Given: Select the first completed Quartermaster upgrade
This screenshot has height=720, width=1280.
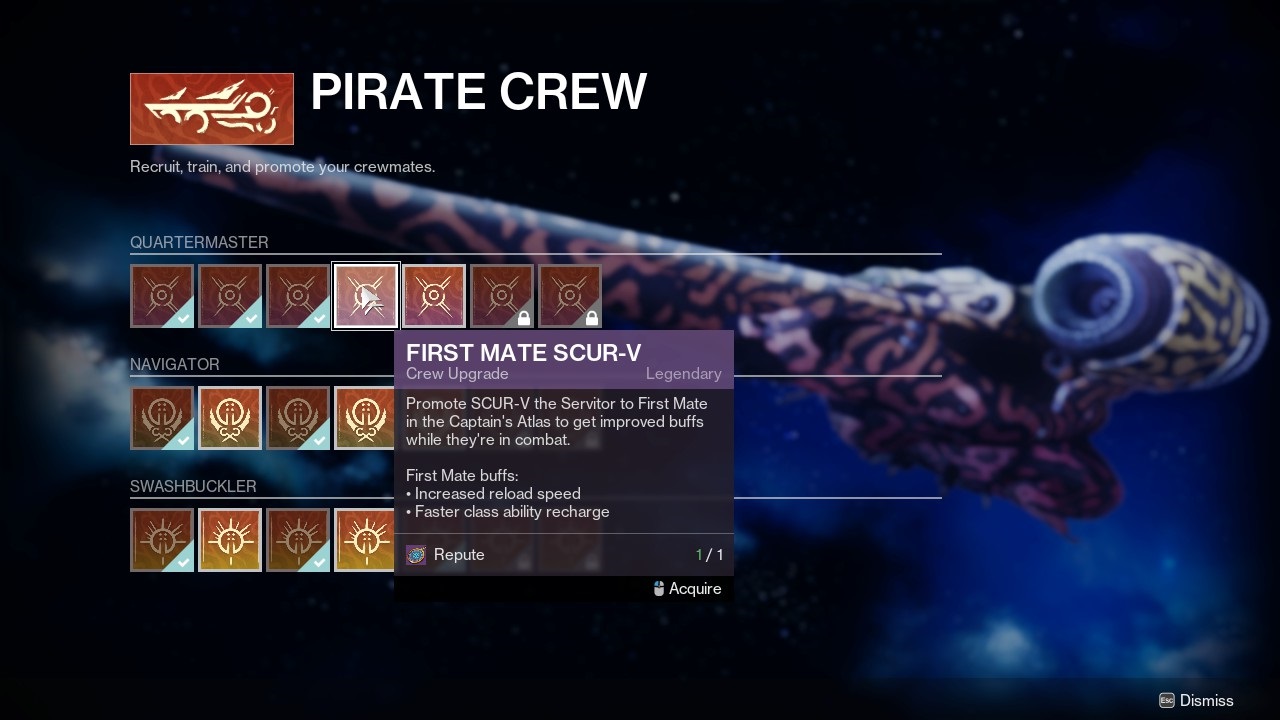Looking at the screenshot, I should click(162, 296).
